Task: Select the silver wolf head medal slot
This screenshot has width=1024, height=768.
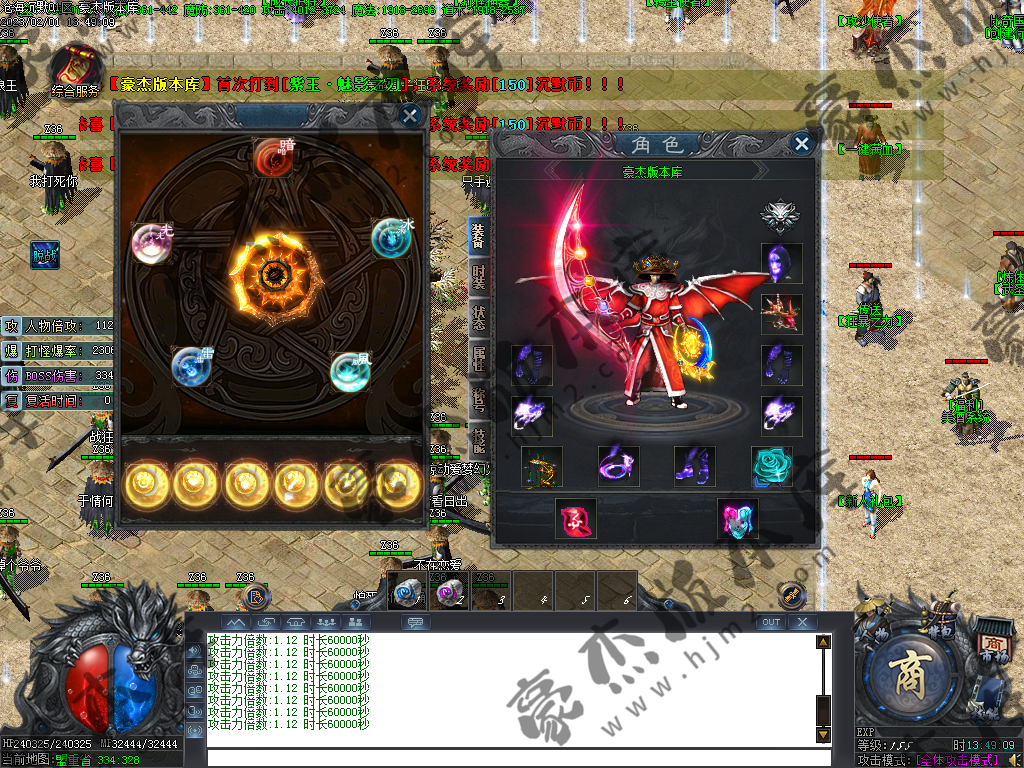Action: click(x=781, y=216)
